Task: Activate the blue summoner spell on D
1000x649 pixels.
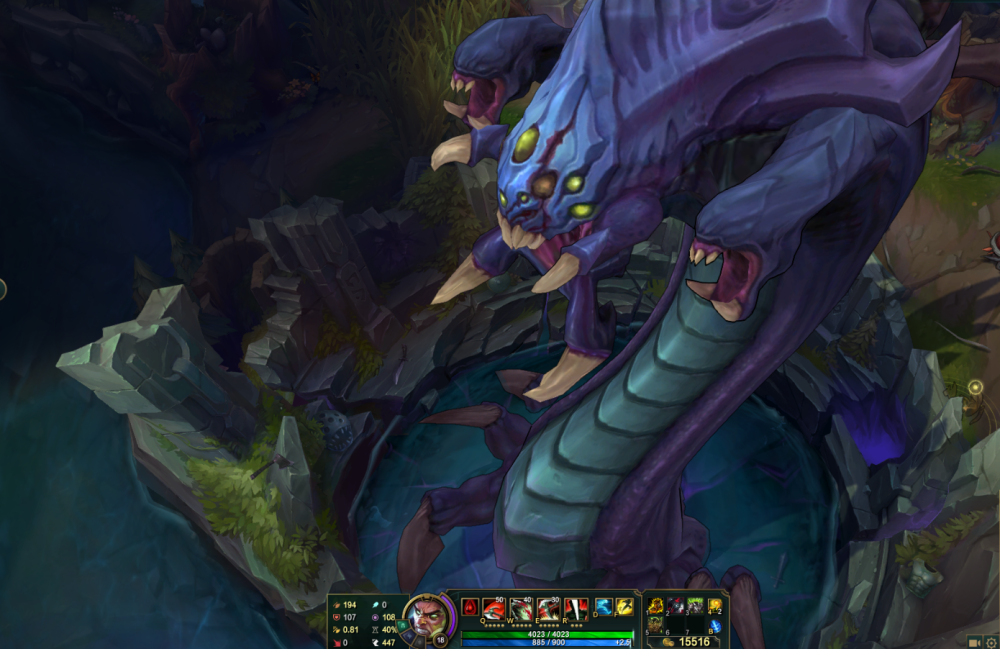Action: 603,606
